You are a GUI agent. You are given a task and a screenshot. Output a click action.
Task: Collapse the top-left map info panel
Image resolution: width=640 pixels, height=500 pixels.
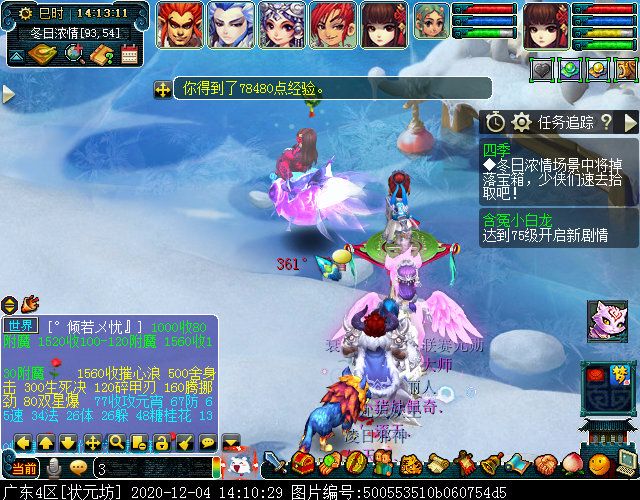17,58
